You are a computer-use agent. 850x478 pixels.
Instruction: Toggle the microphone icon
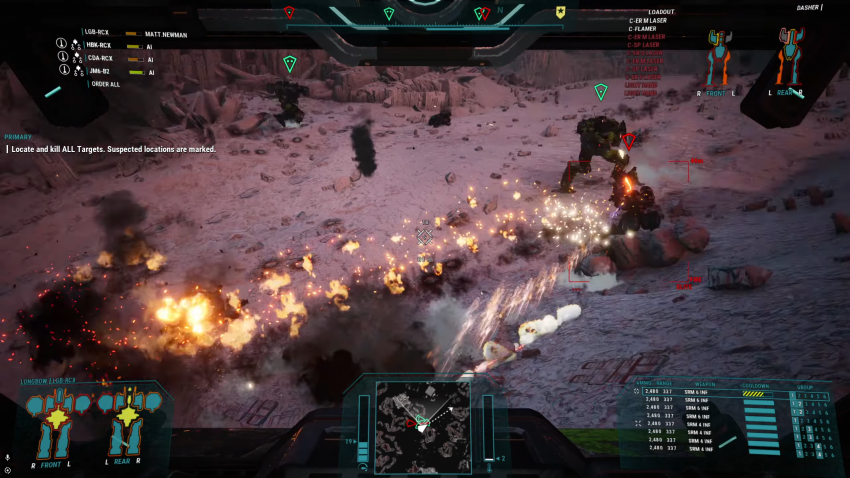[8, 457]
